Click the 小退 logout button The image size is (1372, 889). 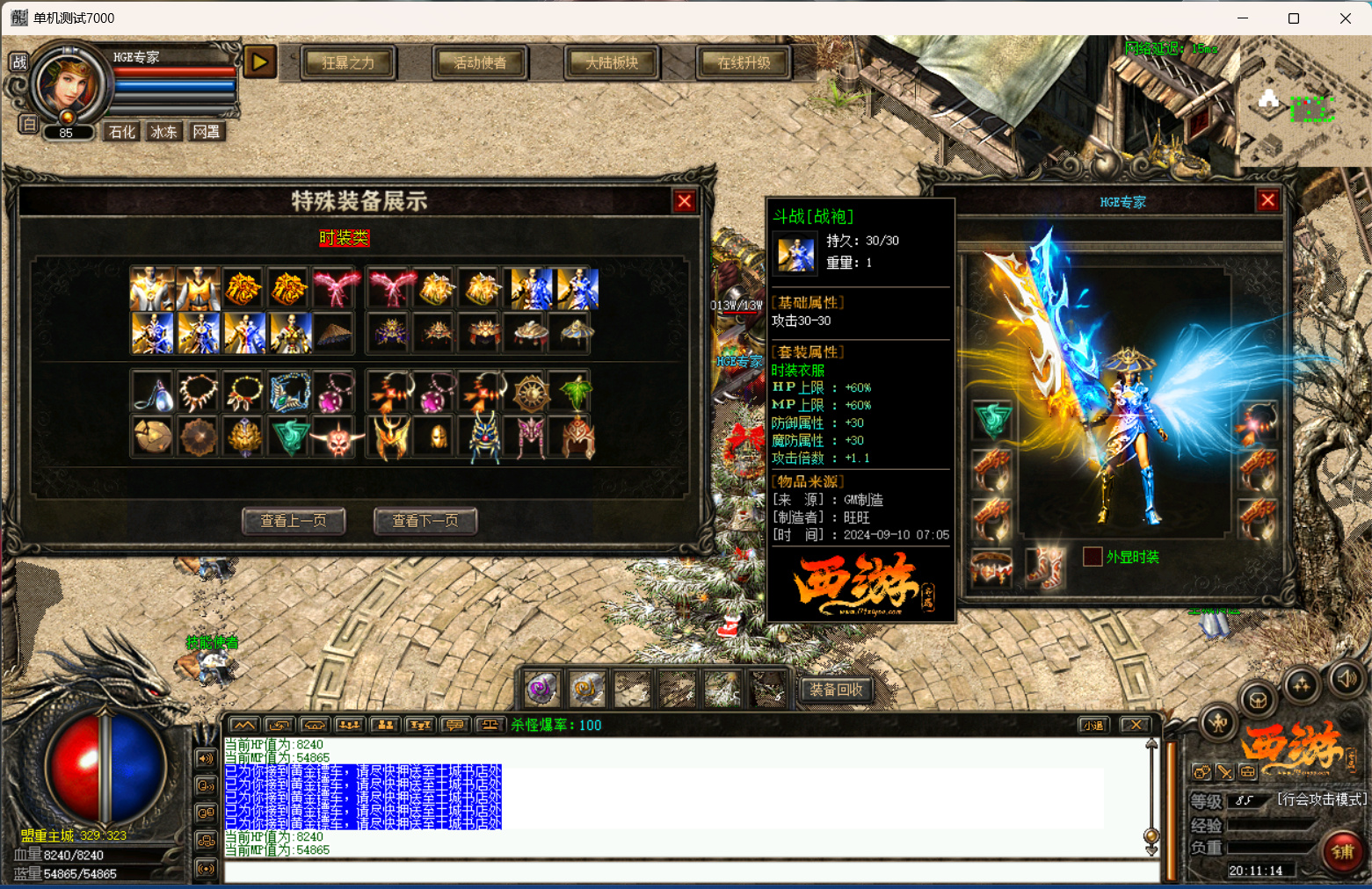1093,725
